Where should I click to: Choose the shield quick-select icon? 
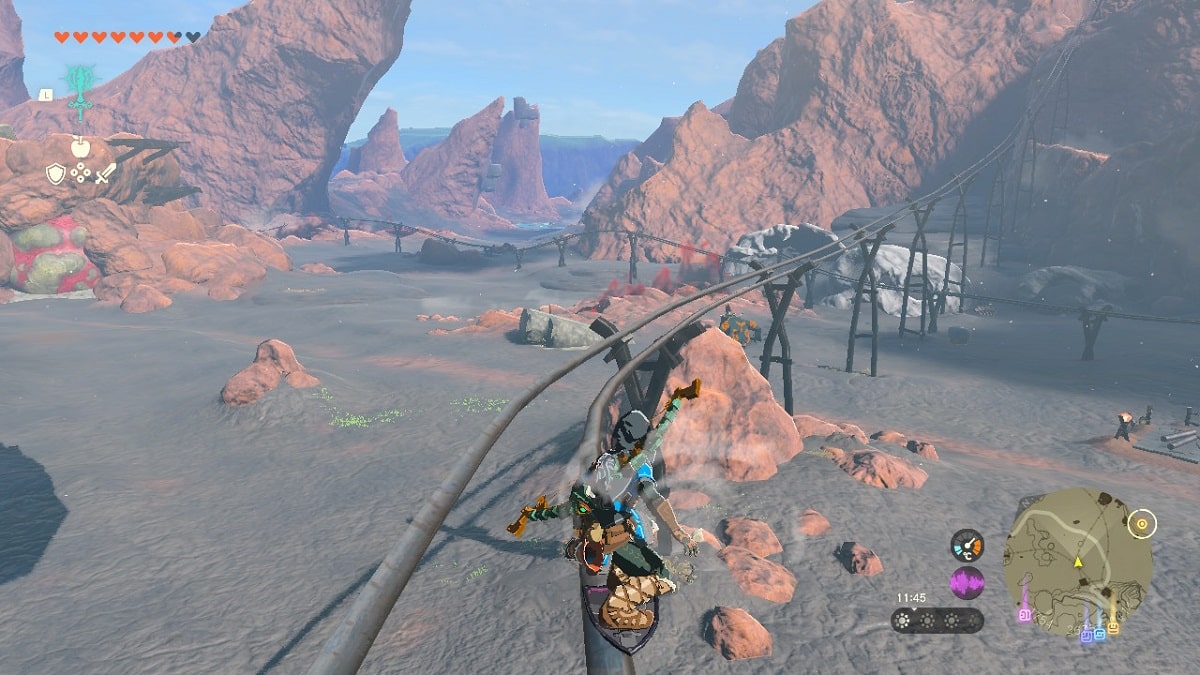click(56, 174)
